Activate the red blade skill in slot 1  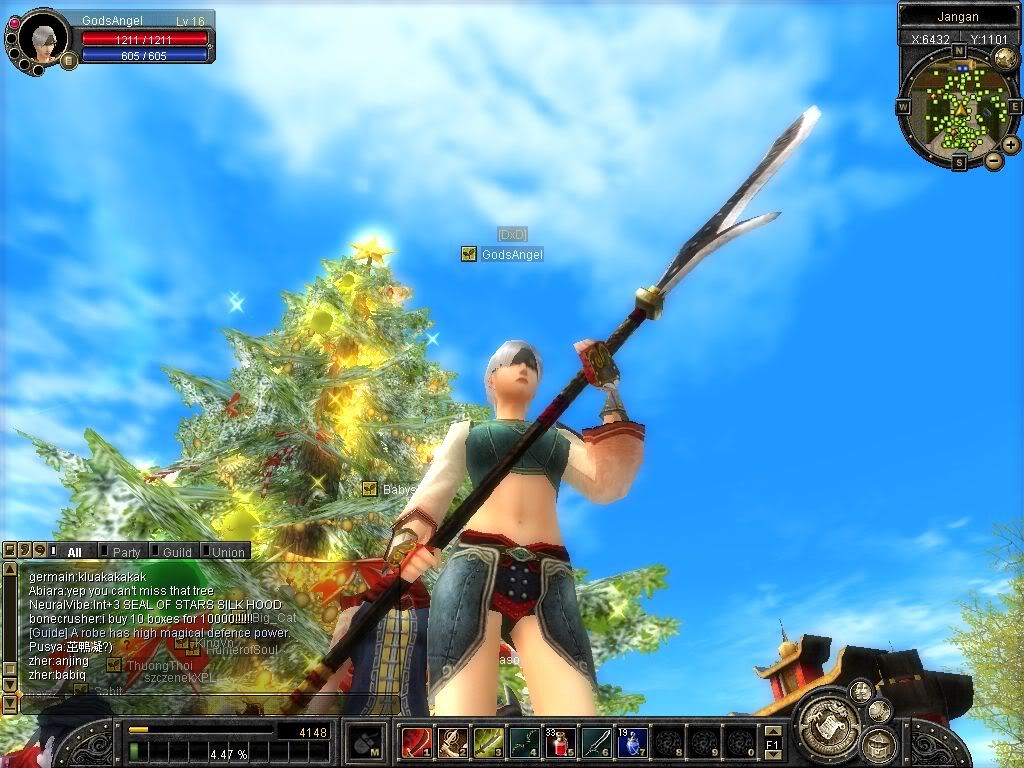tap(415, 742)
